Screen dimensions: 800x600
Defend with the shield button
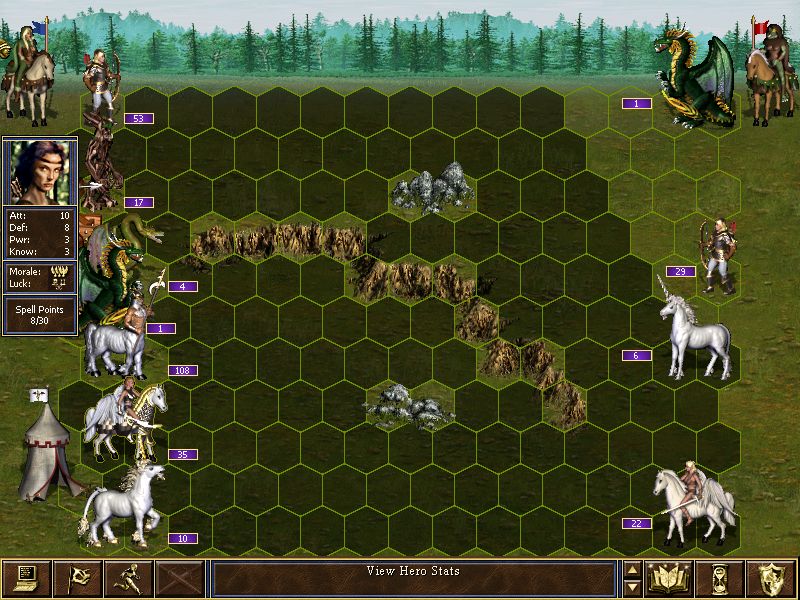[772, 578]
